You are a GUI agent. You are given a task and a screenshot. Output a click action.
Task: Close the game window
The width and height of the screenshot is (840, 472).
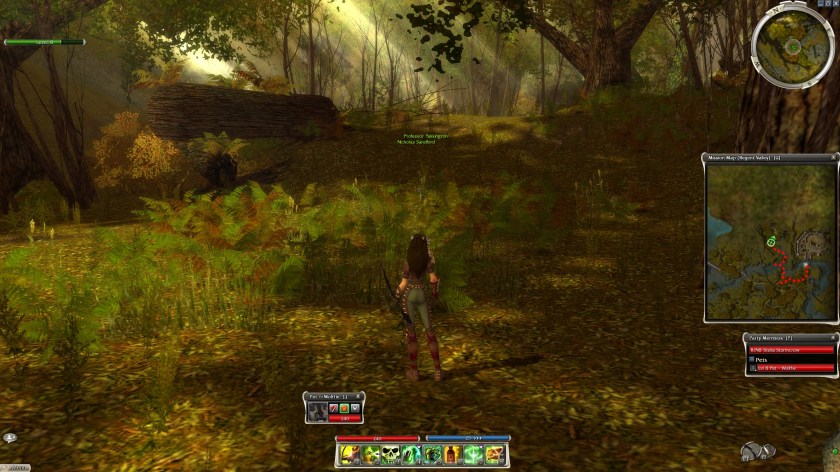click(x=834, y=4)
